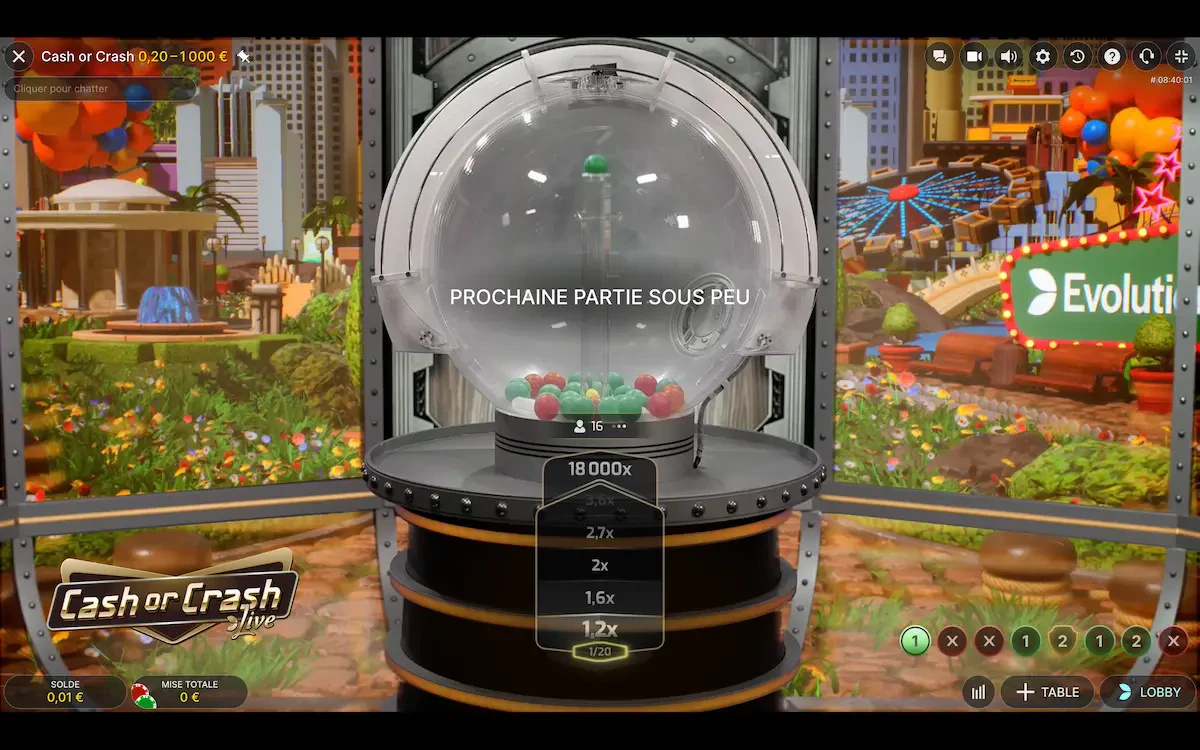The width and height of the screenshot is (1200, 750).
Task: Open the question mark help
Action: 1112,57
